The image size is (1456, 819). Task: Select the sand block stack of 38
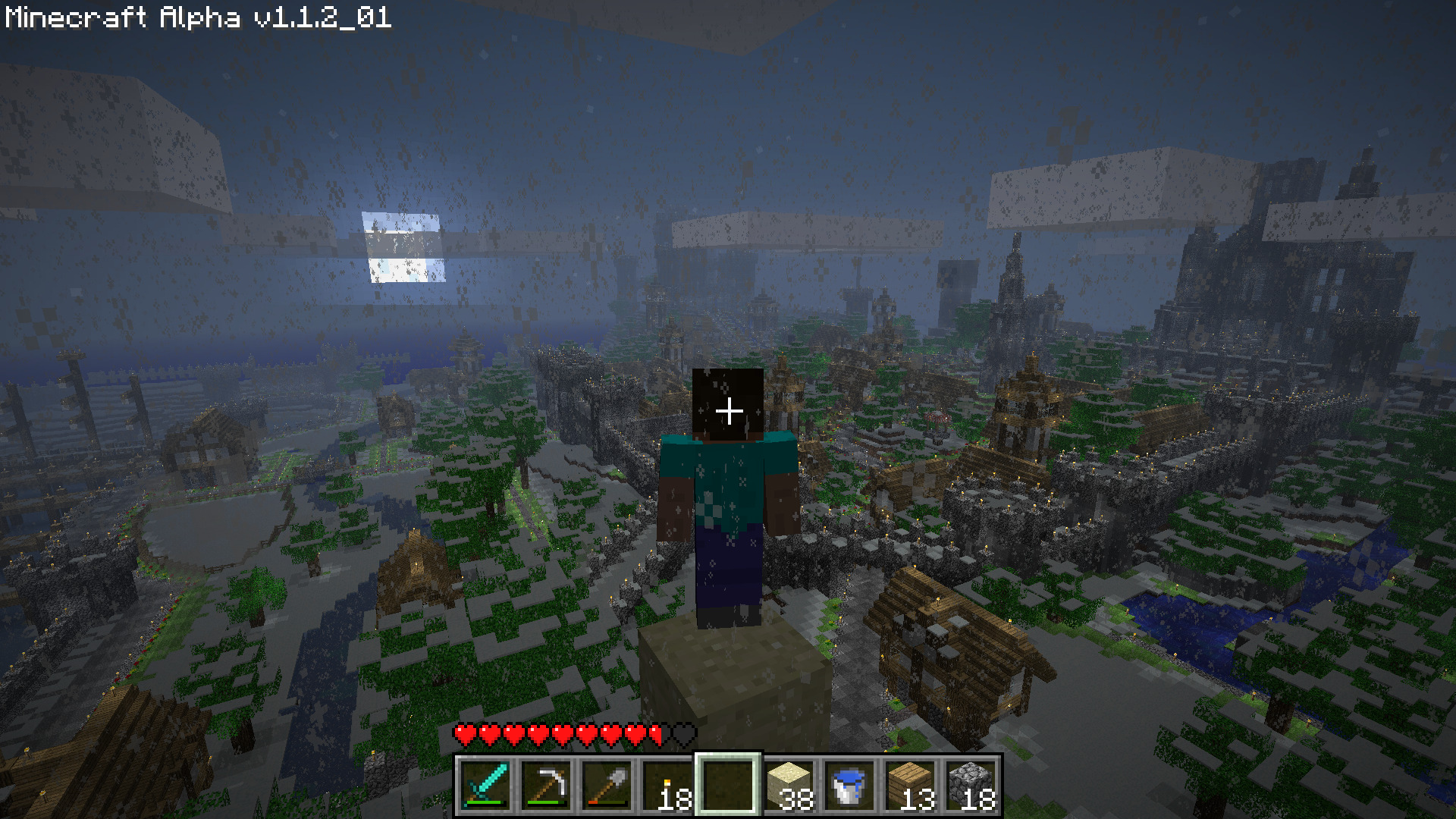[x=789, y=785]
